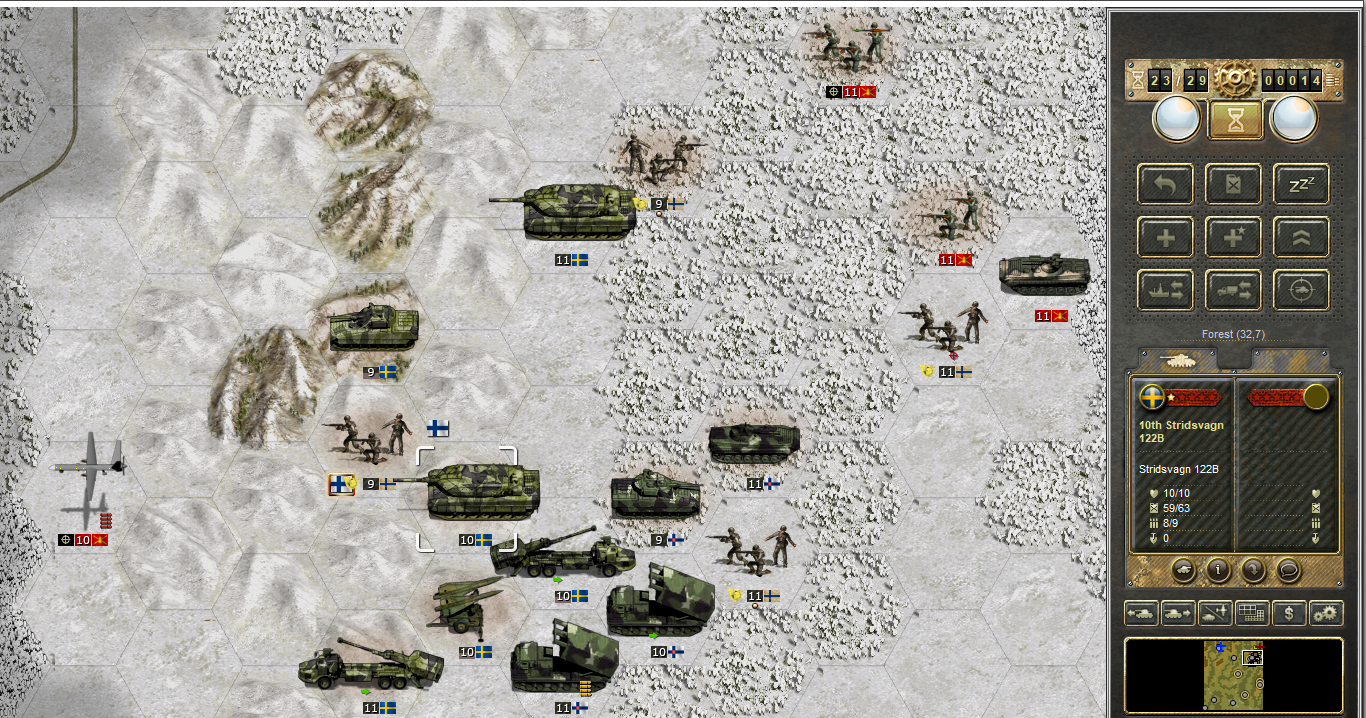Undo the last move with the arrow button
Screen dimensions: 1366x718
(1165, 185)
